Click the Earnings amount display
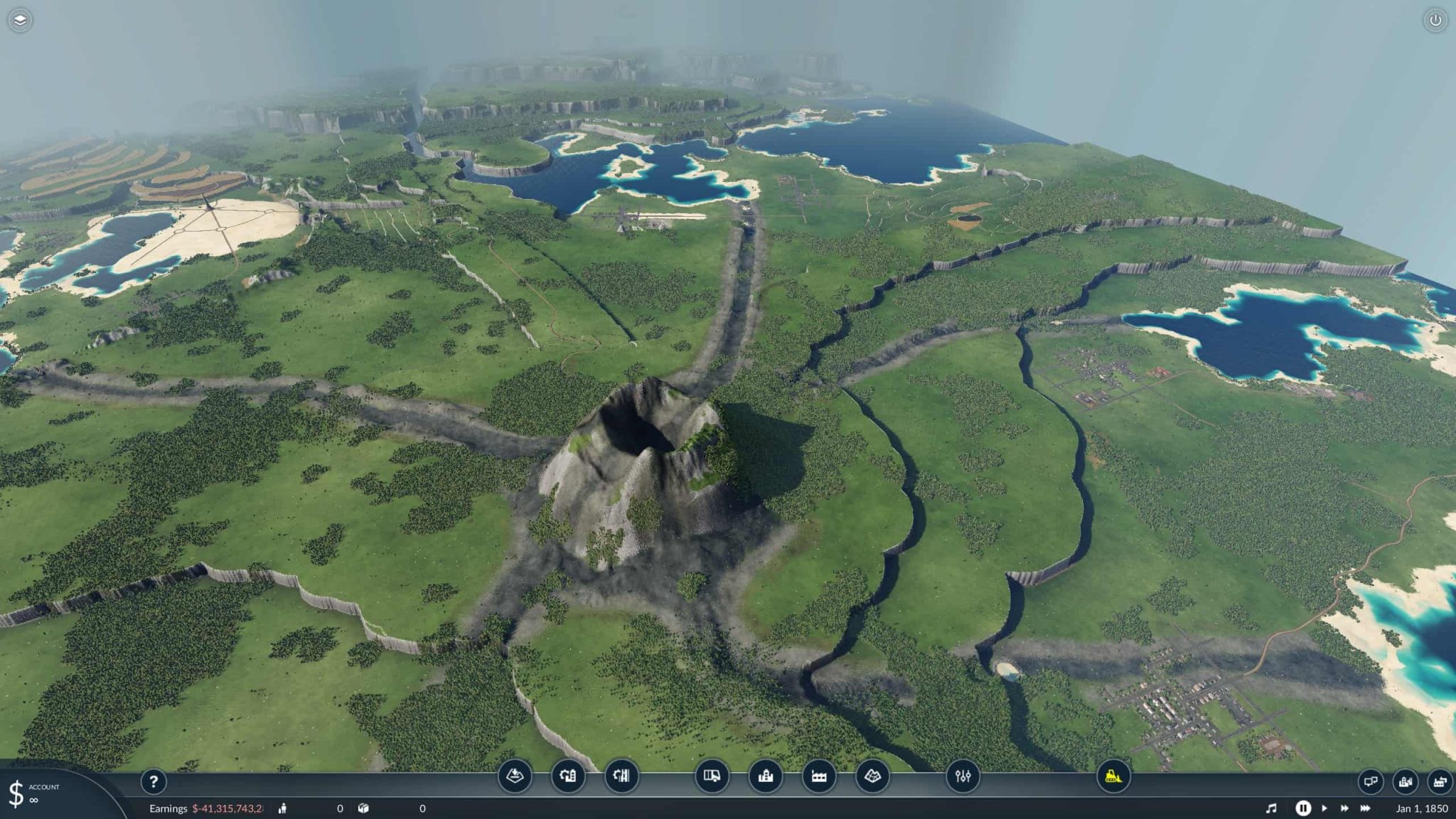This screenshot has height=819, width=1456. click(x=227, y=808)
